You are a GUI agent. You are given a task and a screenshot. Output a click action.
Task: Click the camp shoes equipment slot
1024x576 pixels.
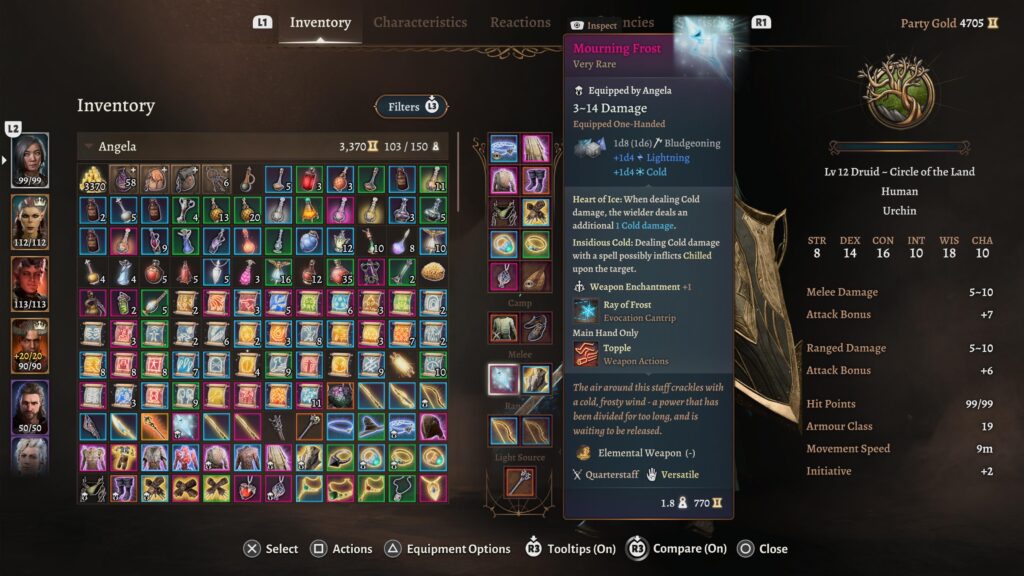(536, 327)
